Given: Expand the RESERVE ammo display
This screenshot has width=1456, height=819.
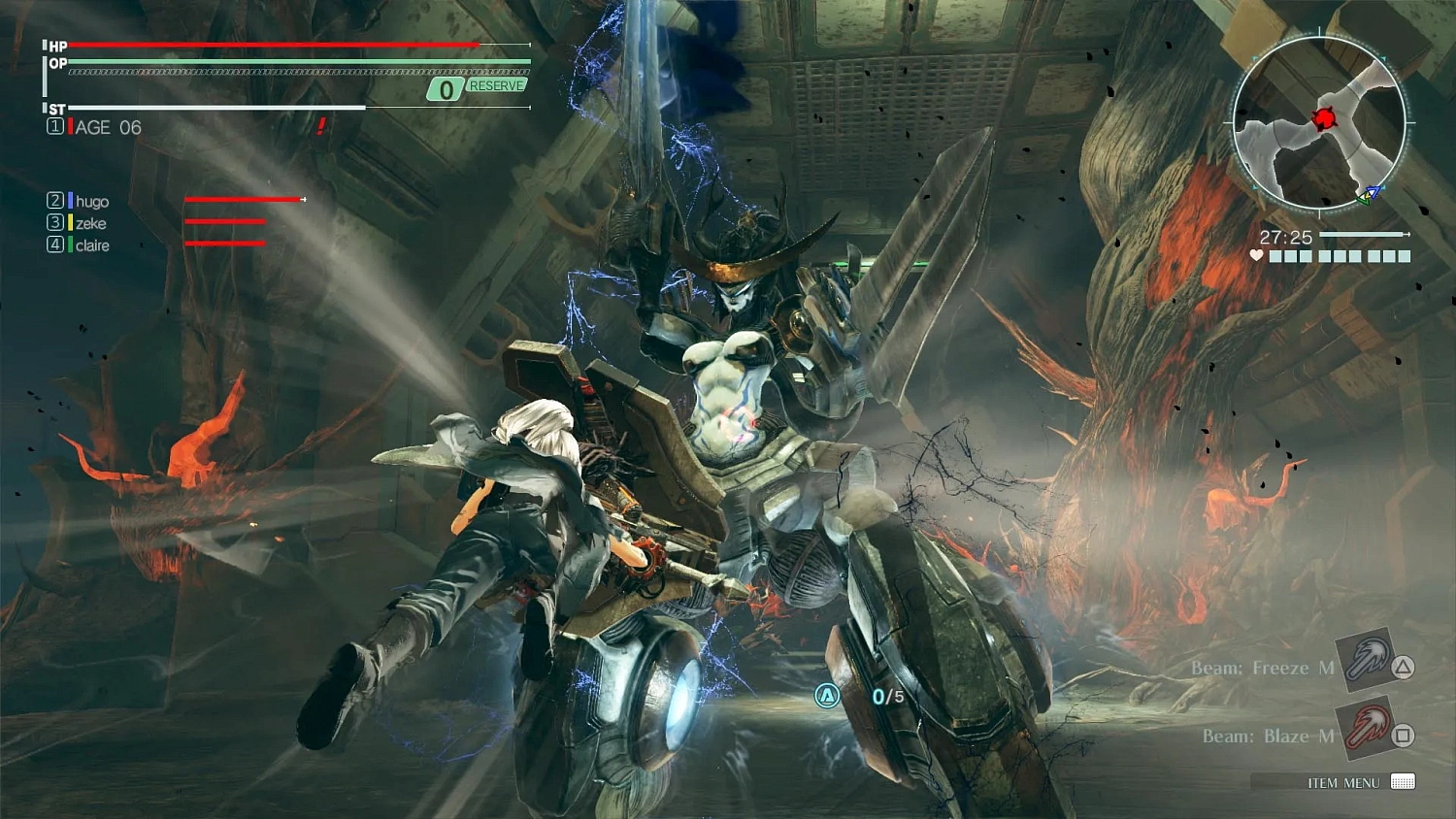Looking at the screenshot, I should coord(475,85).
